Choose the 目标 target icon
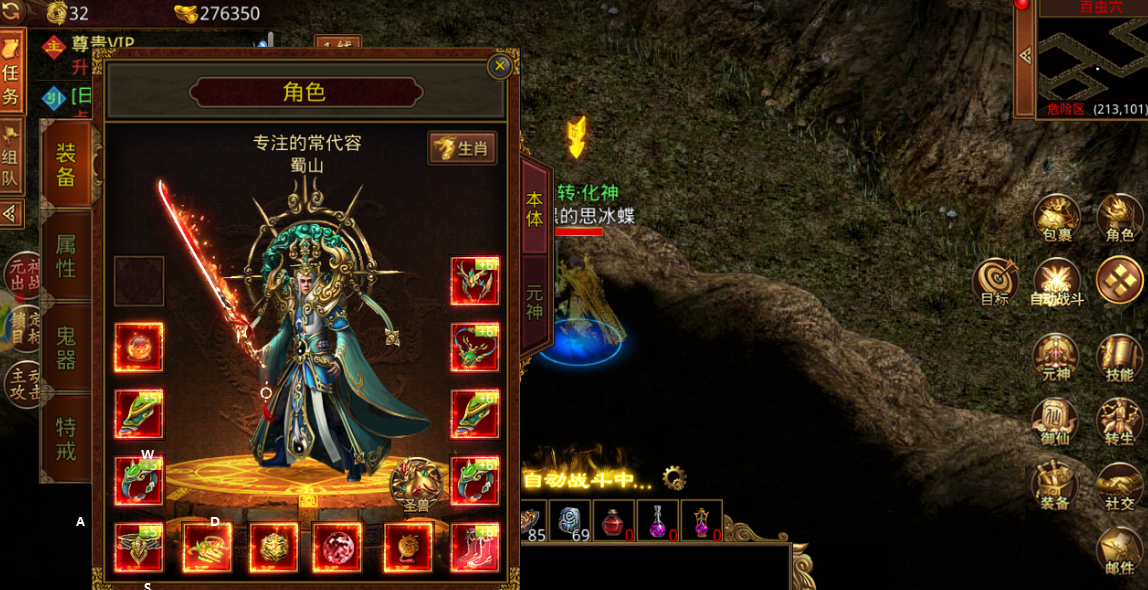The height and width of the screenshot is (590, 1148). coord(996,282)
